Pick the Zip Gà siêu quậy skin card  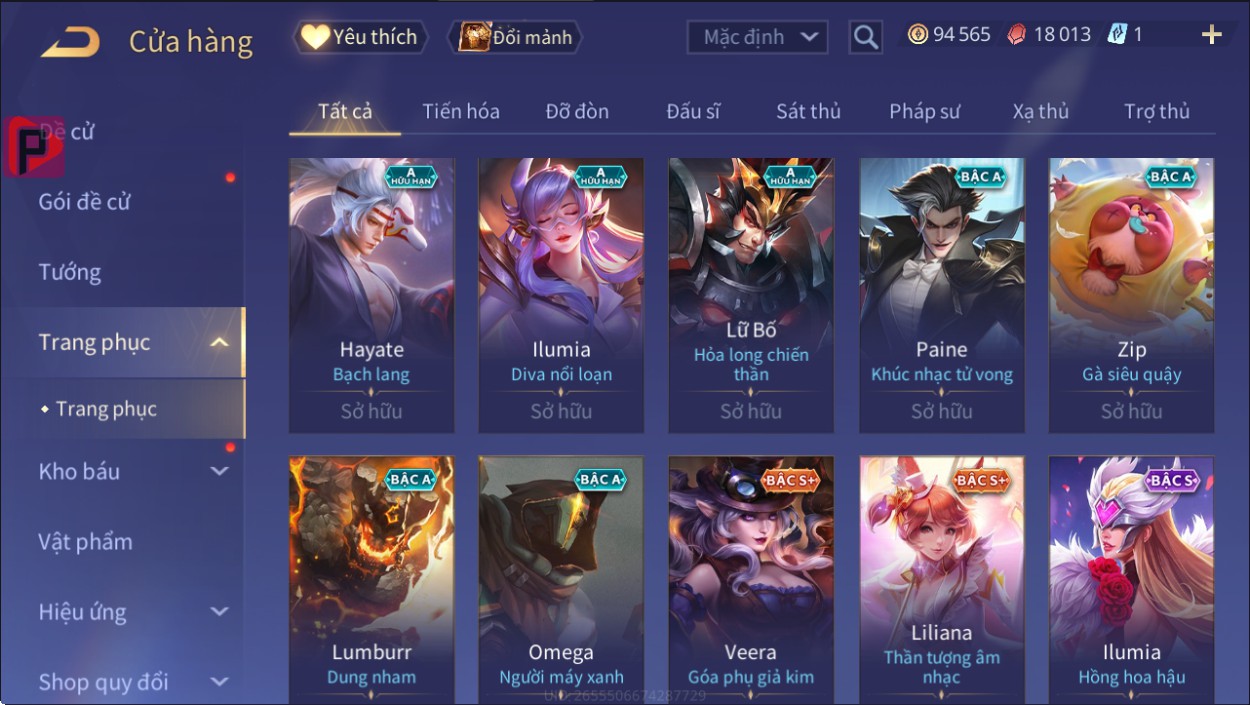click(x=1131, y=295)
